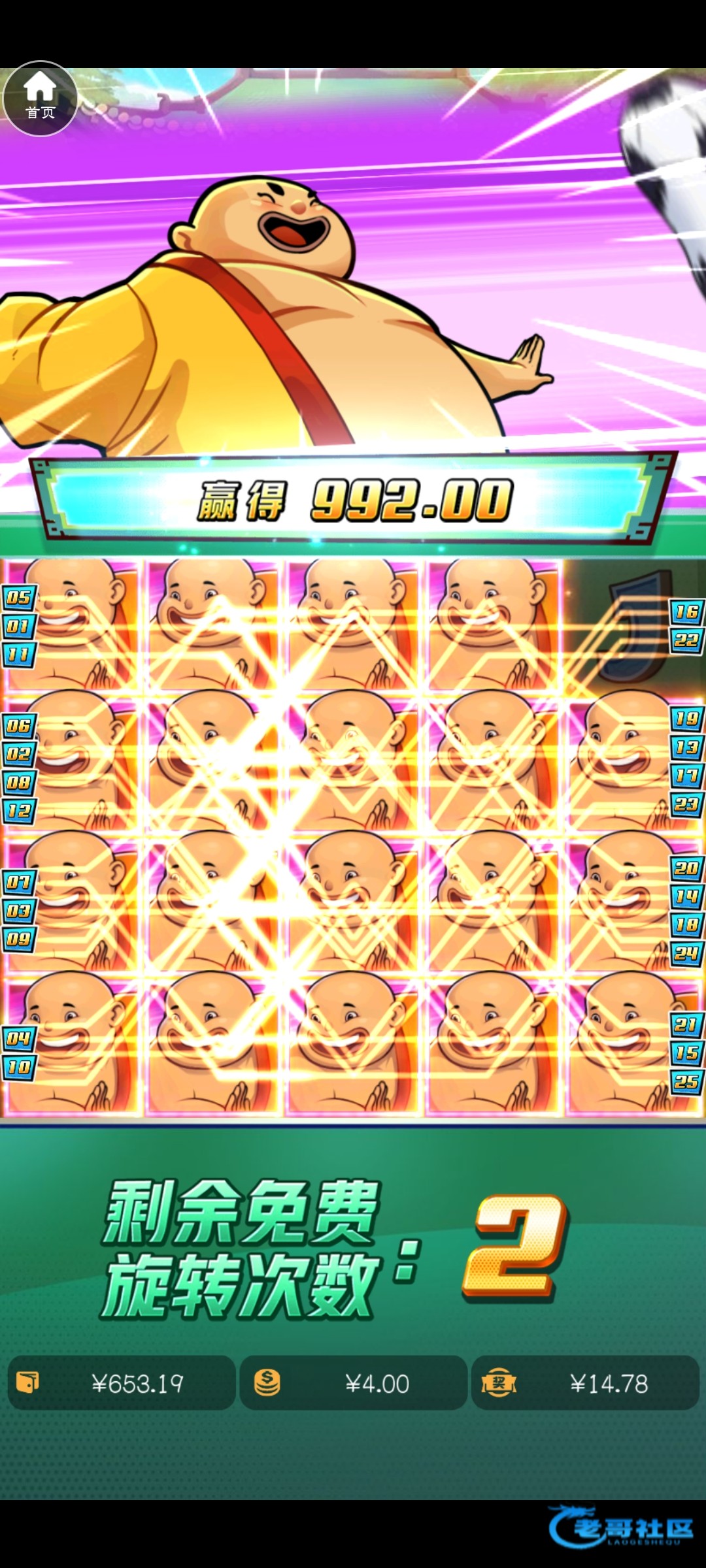
Task: Select payline tag 10
Action: [x=19, y=1068]
